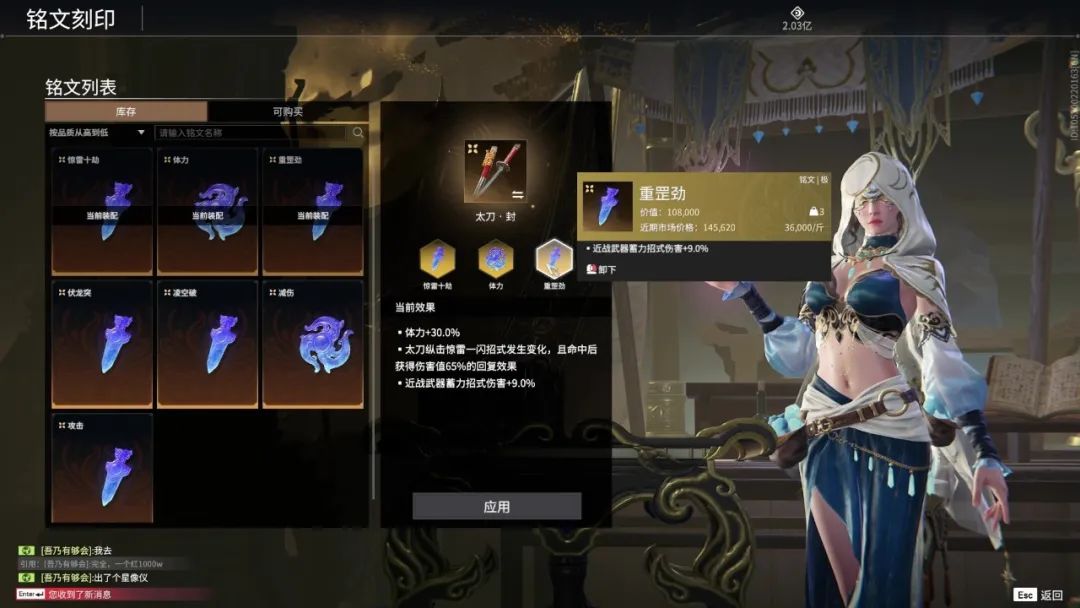
Task: Select the 体力 inscription card
Action: (x=207, y=211)
